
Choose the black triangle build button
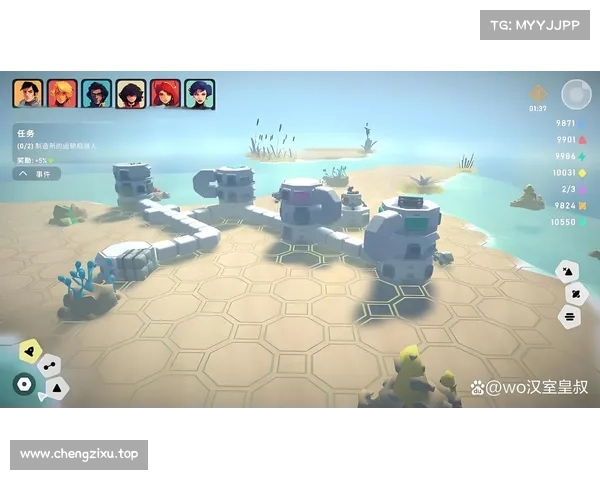[57, 386]
